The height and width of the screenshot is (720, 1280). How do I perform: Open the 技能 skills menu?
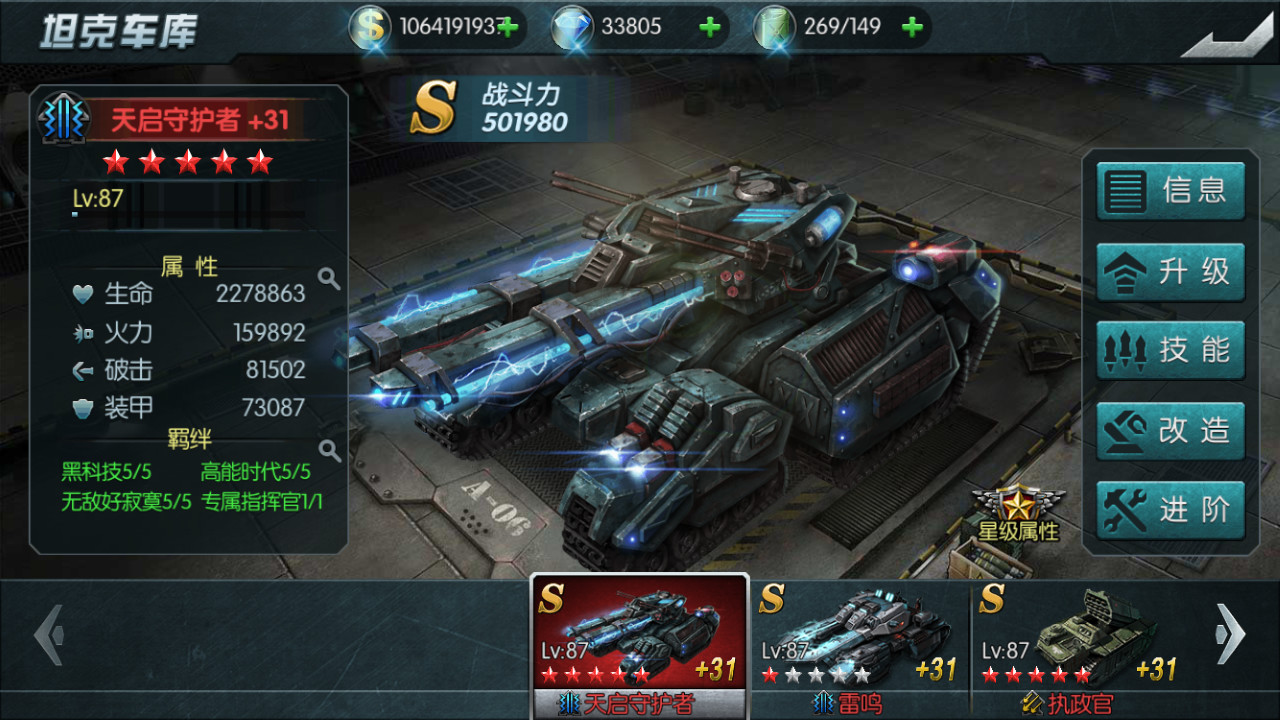tap(1170, 350)
